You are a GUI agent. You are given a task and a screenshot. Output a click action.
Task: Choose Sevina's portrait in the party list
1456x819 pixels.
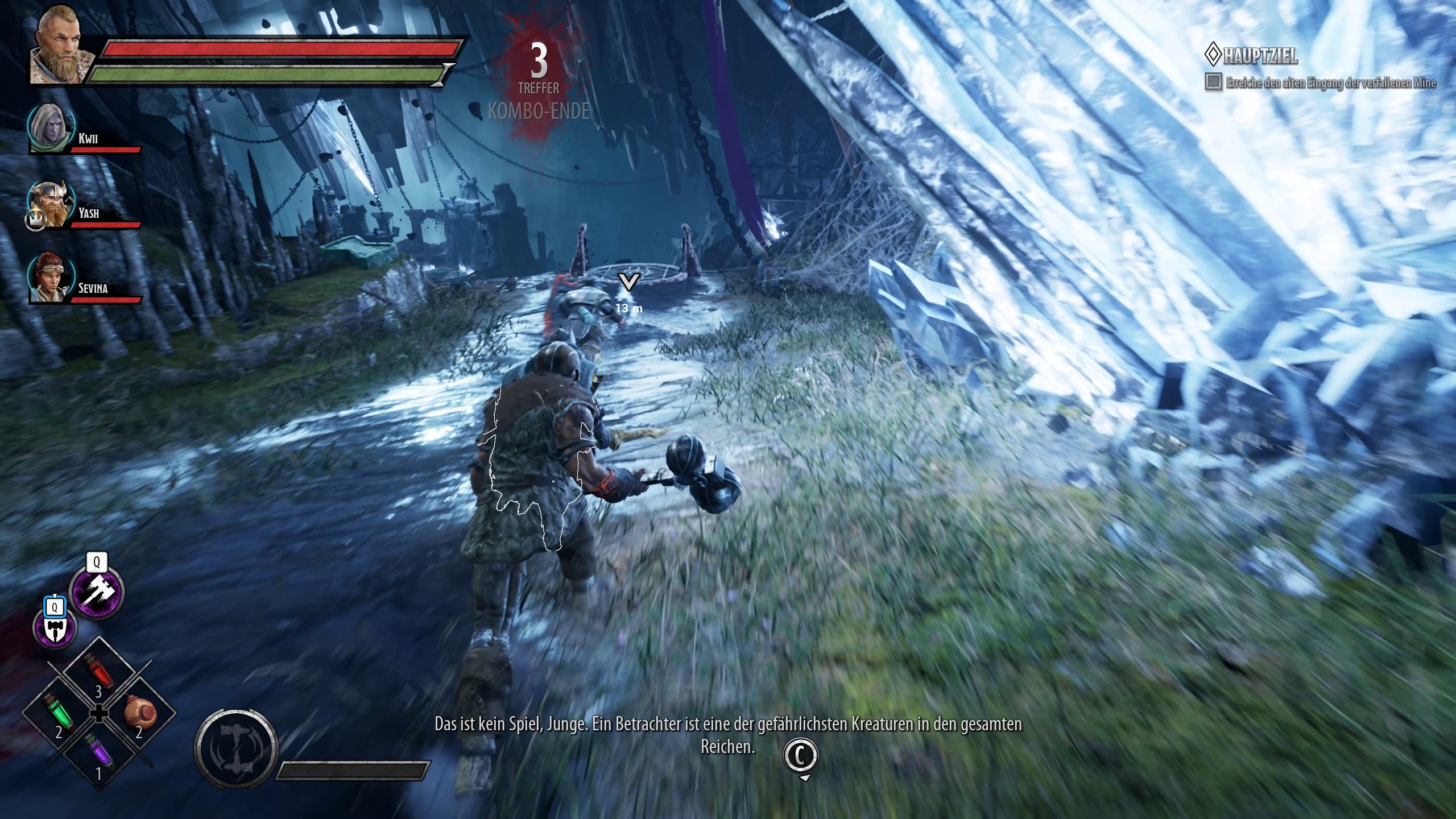(52, 279)
